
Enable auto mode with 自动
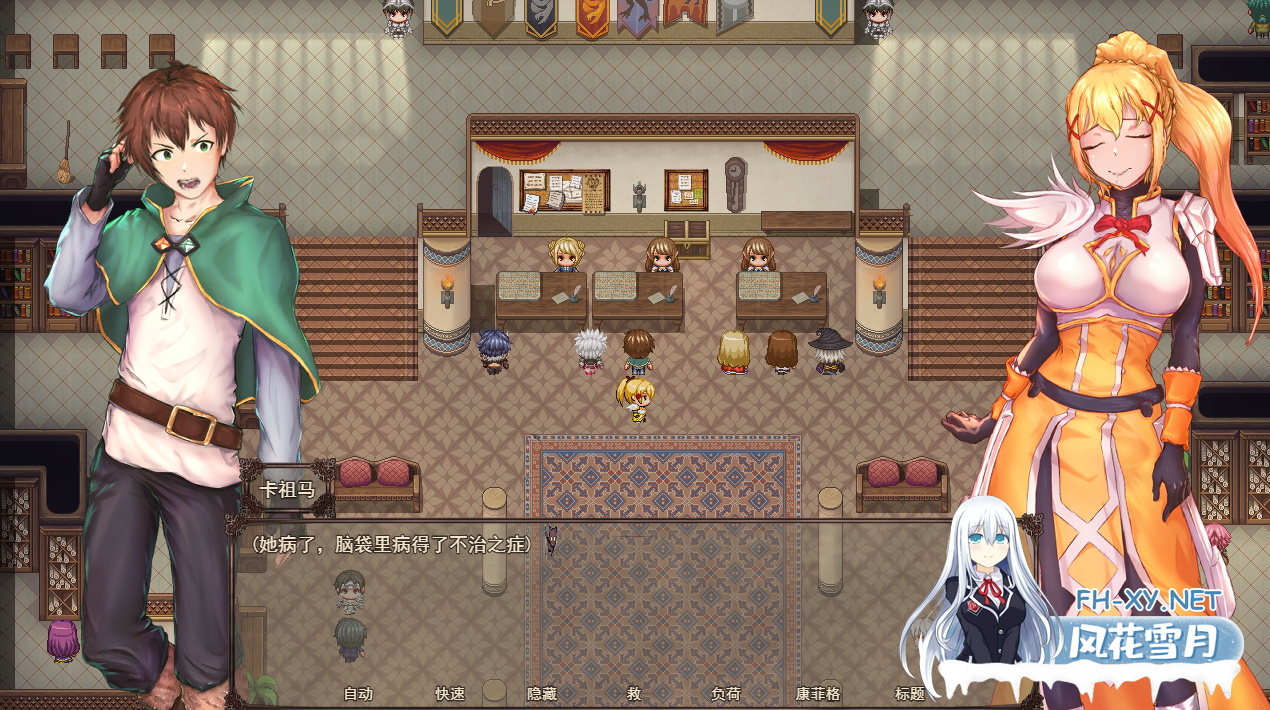point(358,693)
